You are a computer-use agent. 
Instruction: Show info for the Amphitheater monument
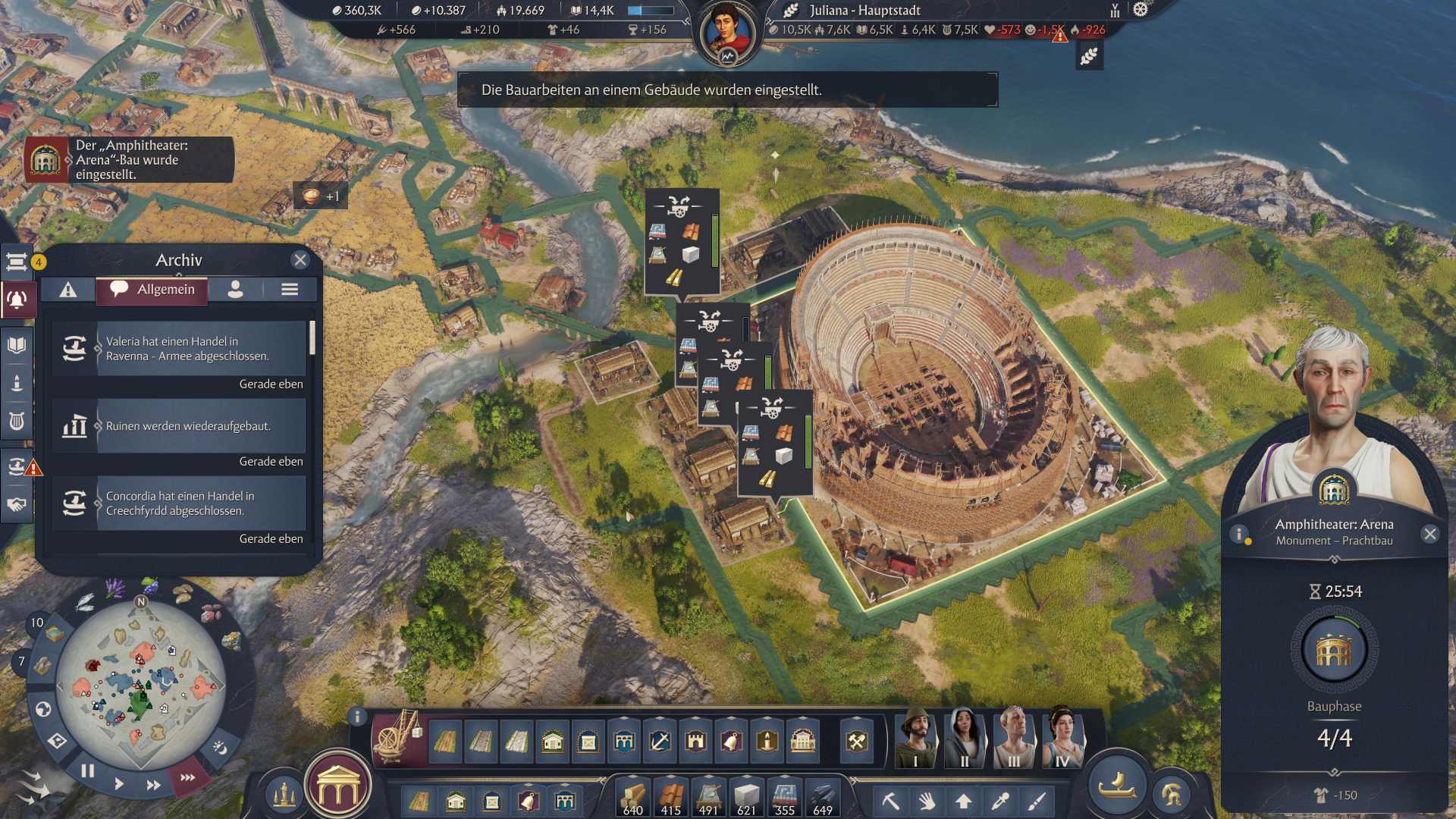[1239, 534]
